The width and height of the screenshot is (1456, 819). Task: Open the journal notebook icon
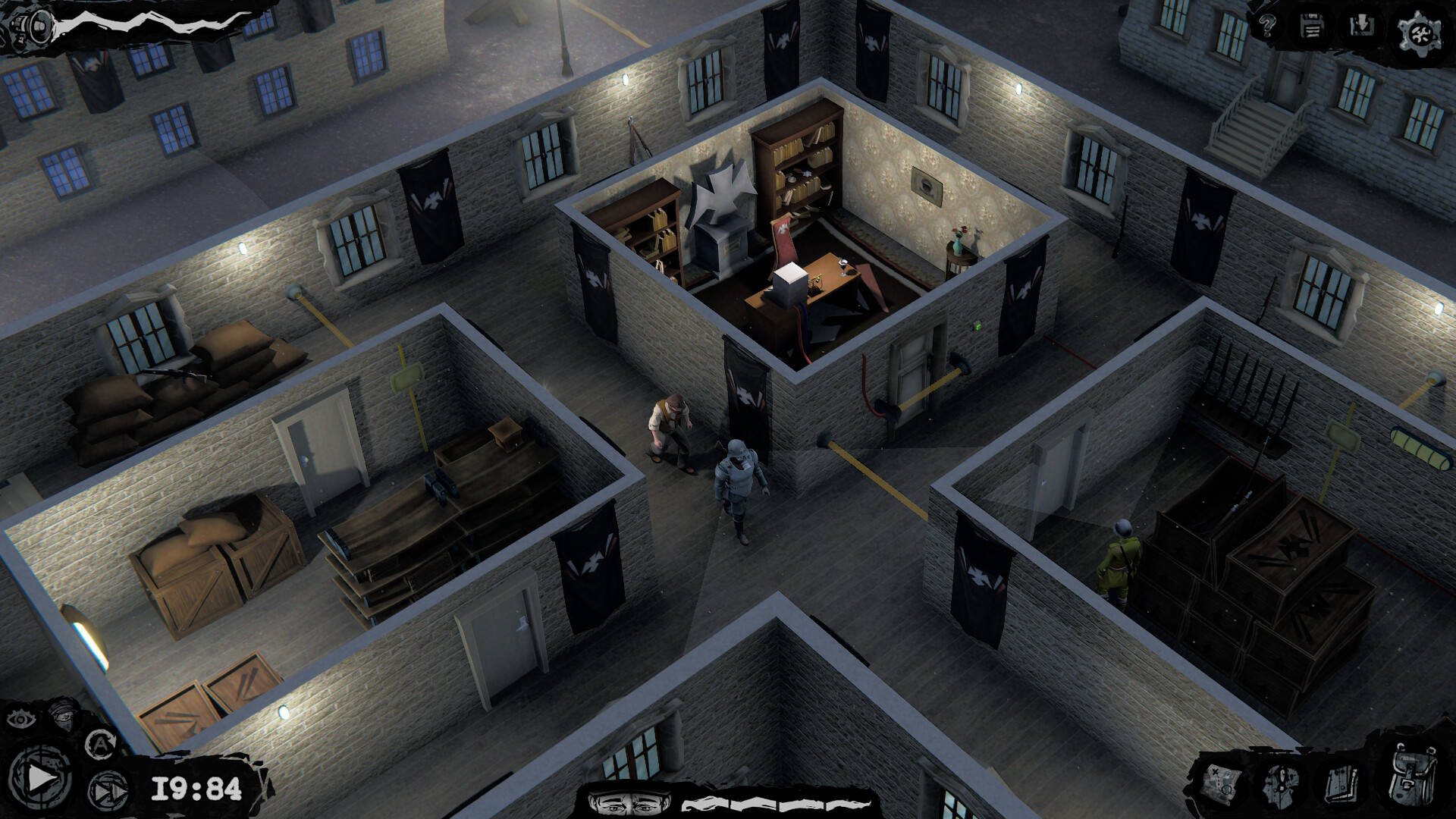[1342, 783]
